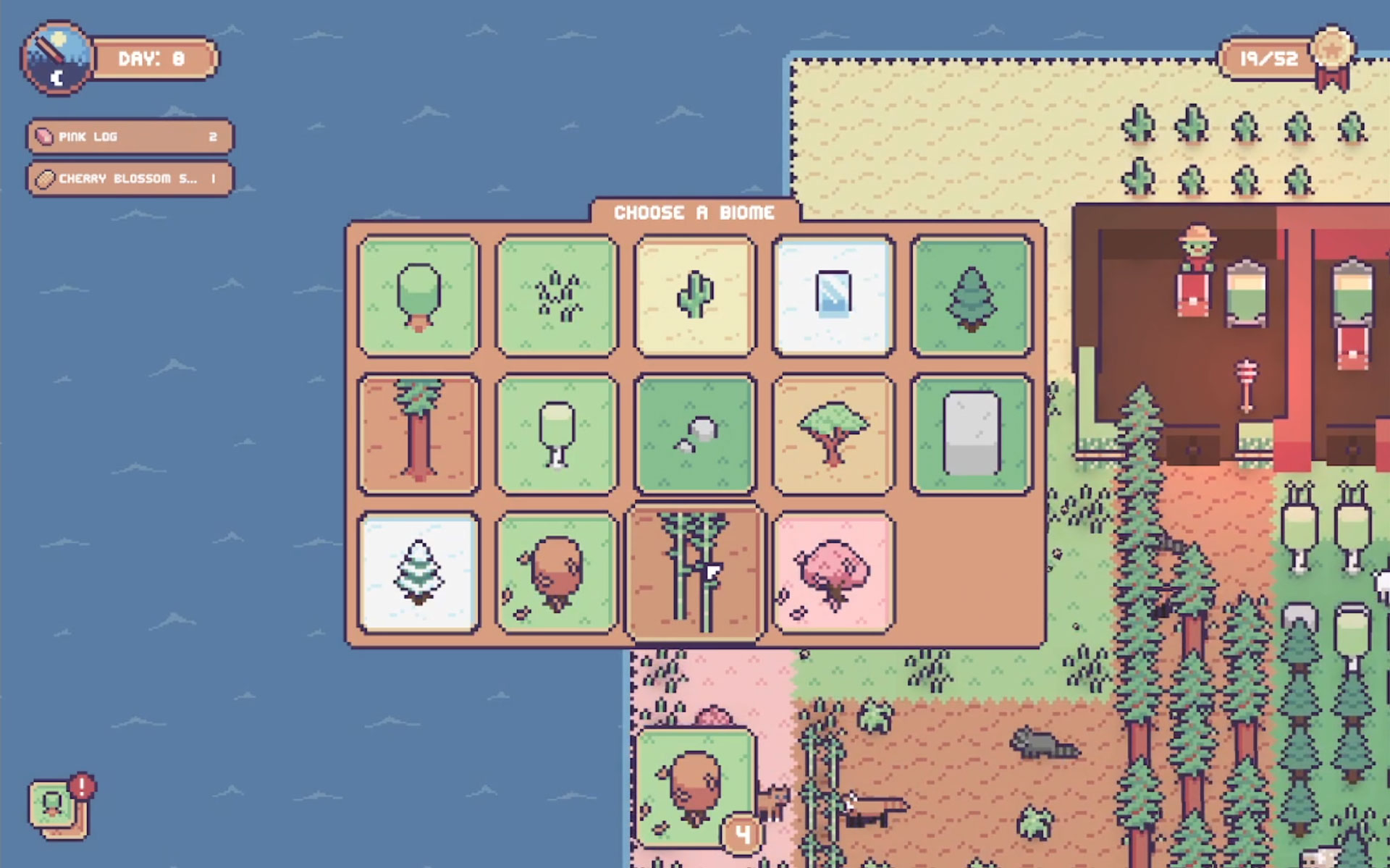
Task: Click the day and night clock icon
Action: [56, 58]
